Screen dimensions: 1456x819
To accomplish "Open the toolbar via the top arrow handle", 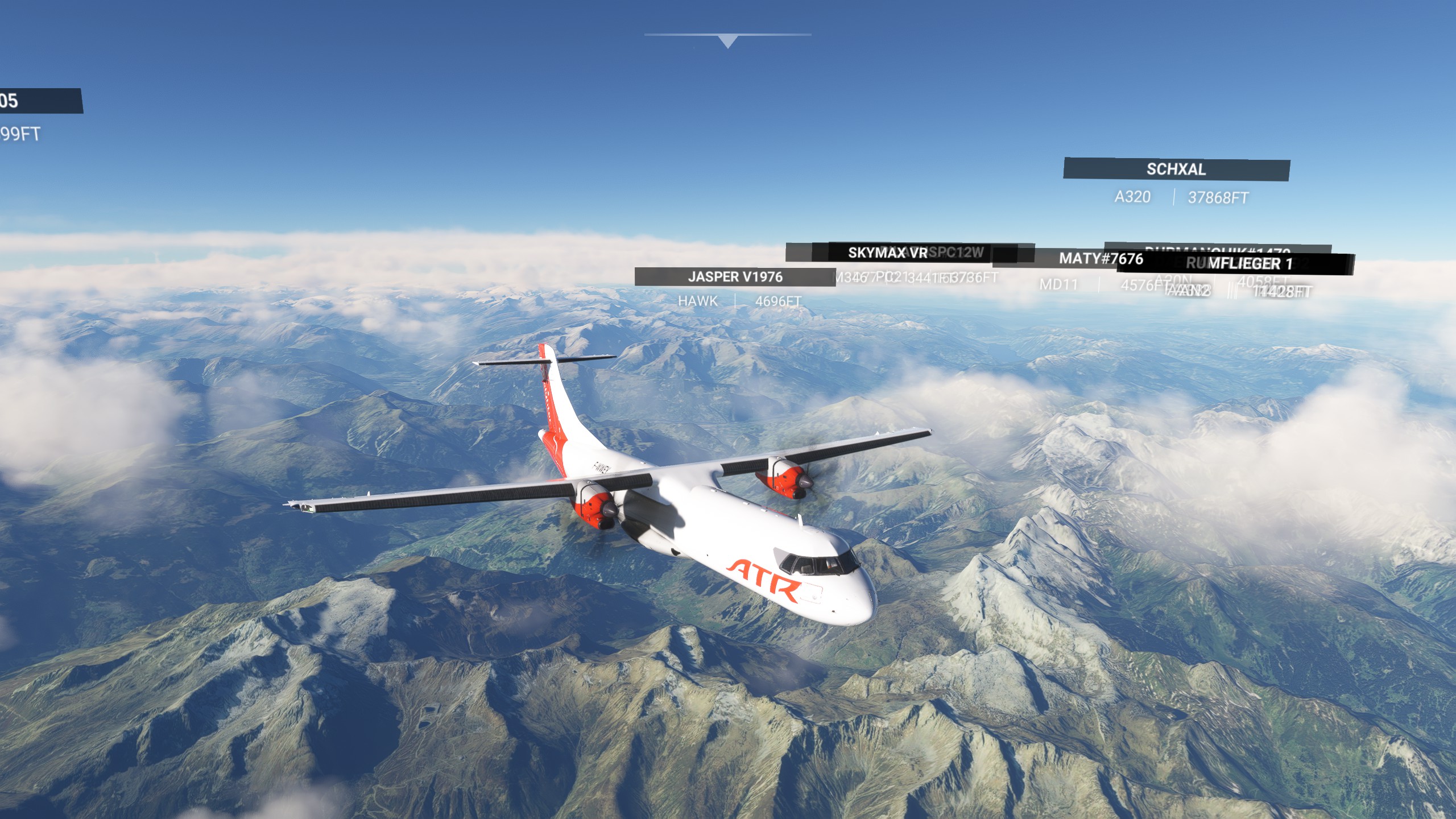I will [x=727, y=41].
